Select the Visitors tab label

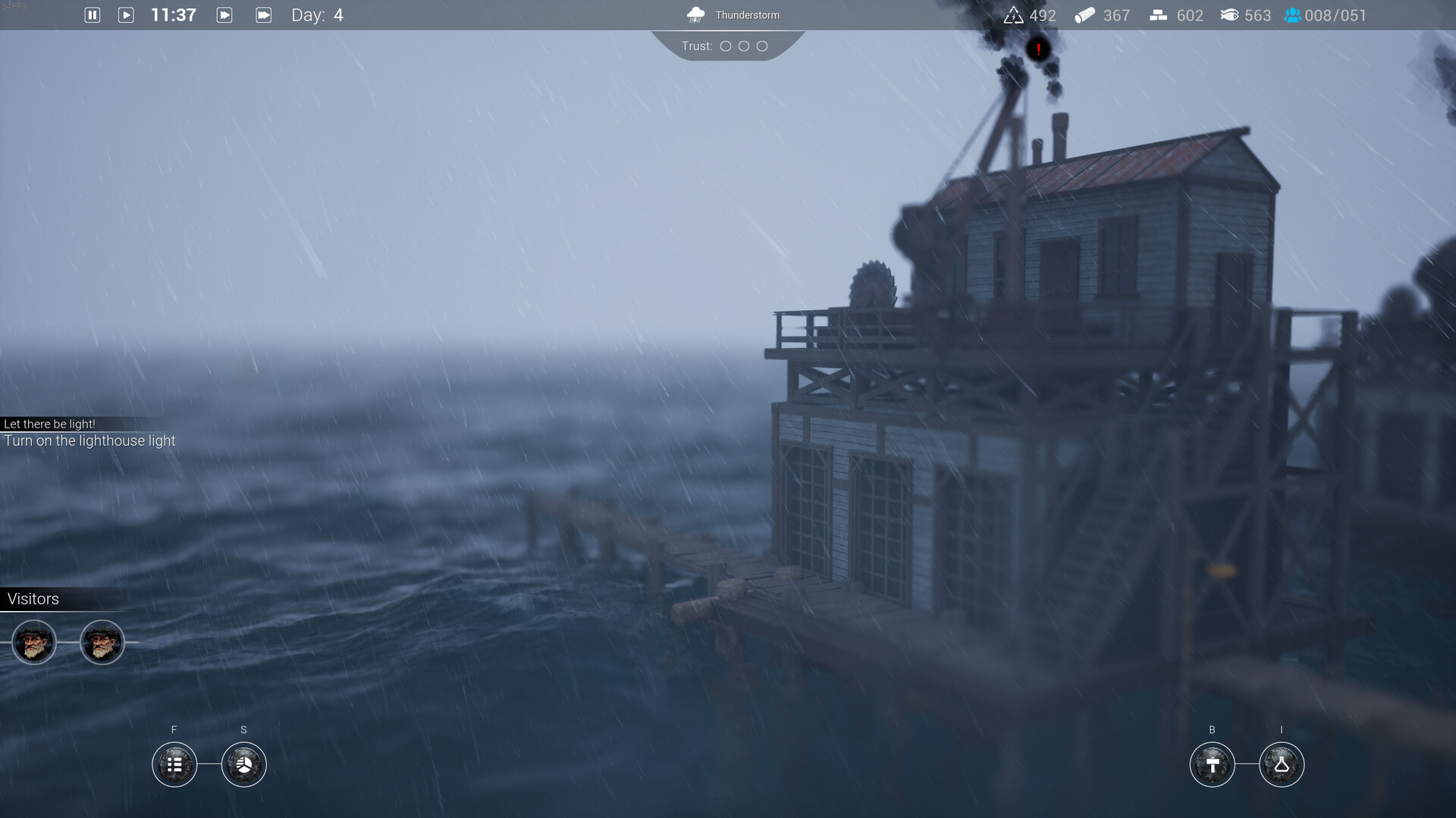click(x=32, y=599)
